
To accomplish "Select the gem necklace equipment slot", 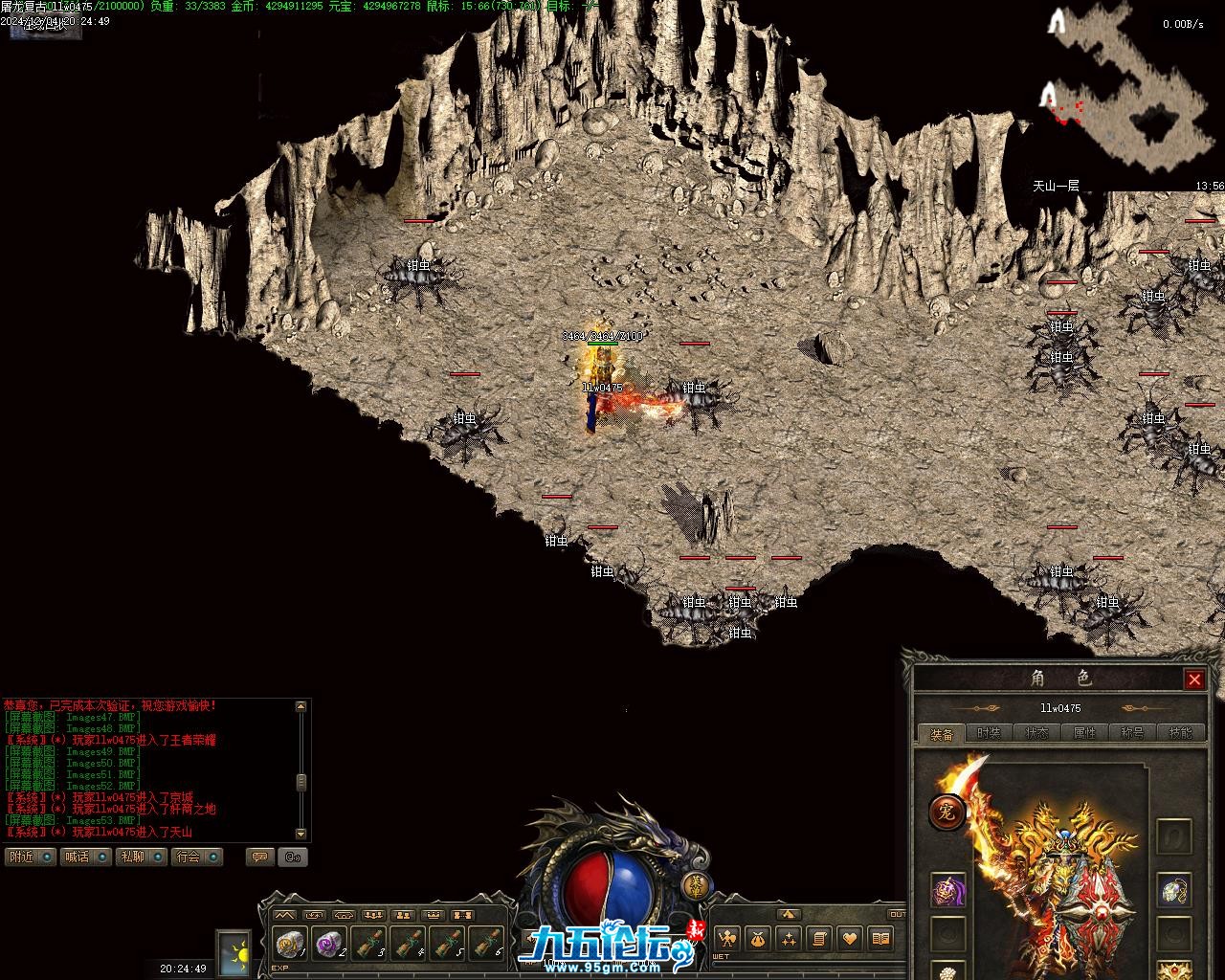I will 1173,890.
